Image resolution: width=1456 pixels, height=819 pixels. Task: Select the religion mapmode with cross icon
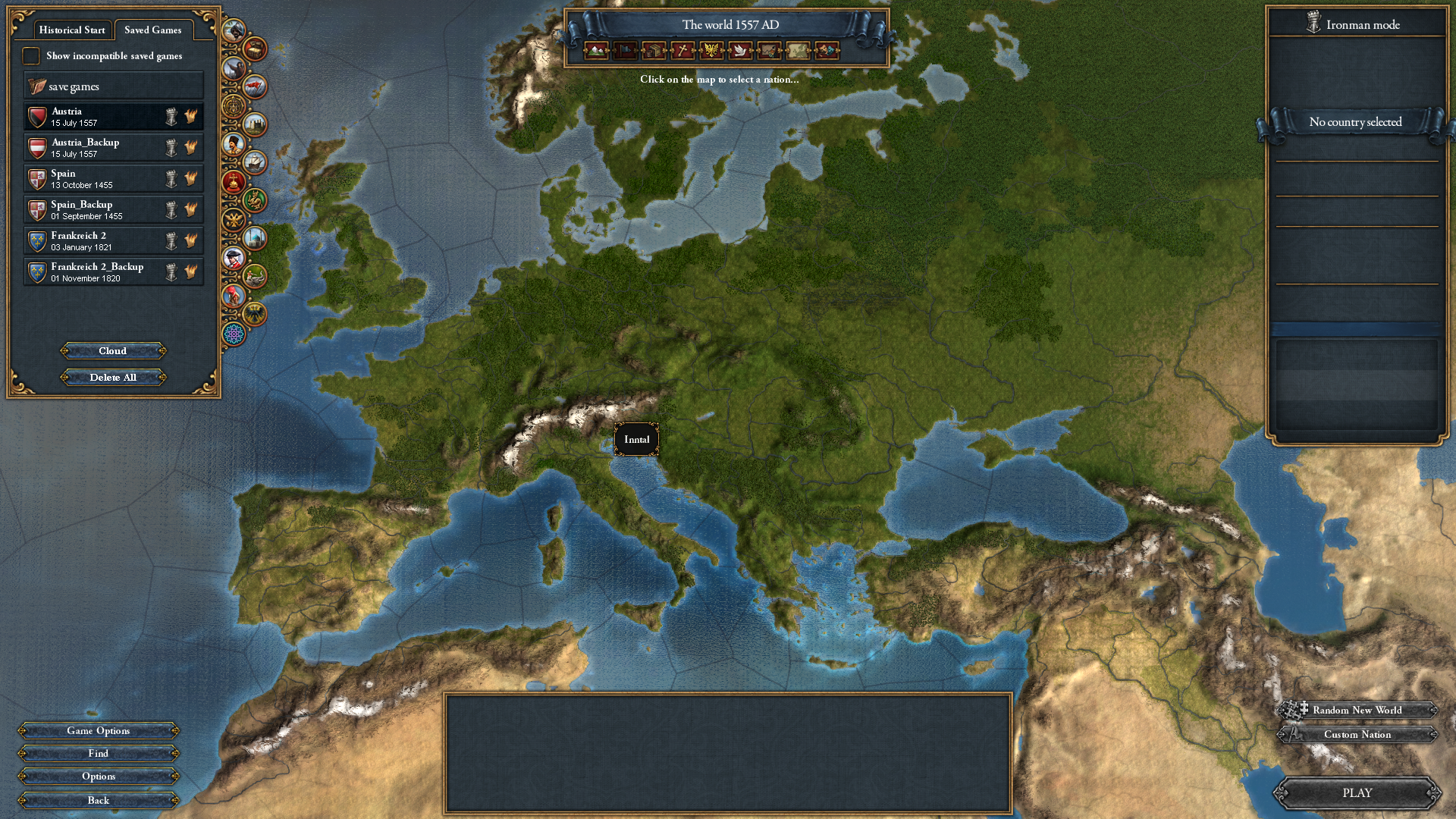[x=681, y=52]
